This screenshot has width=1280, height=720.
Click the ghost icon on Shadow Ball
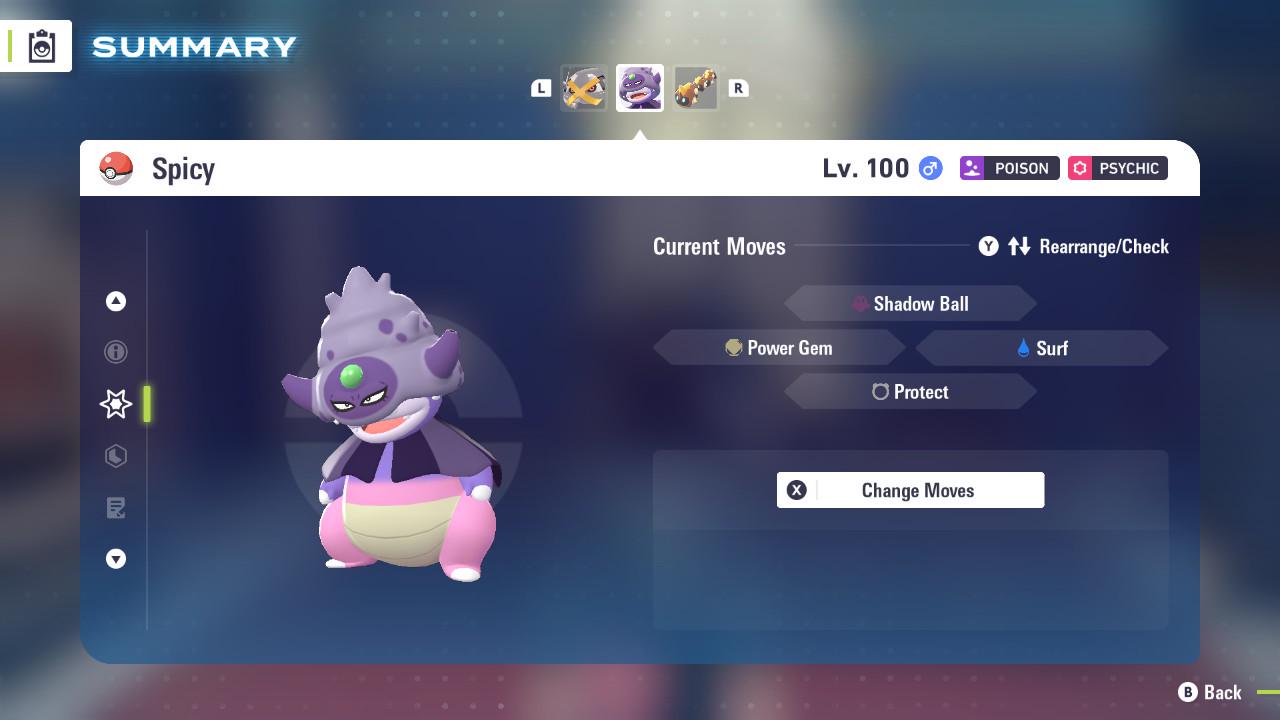tap(862, 303)
